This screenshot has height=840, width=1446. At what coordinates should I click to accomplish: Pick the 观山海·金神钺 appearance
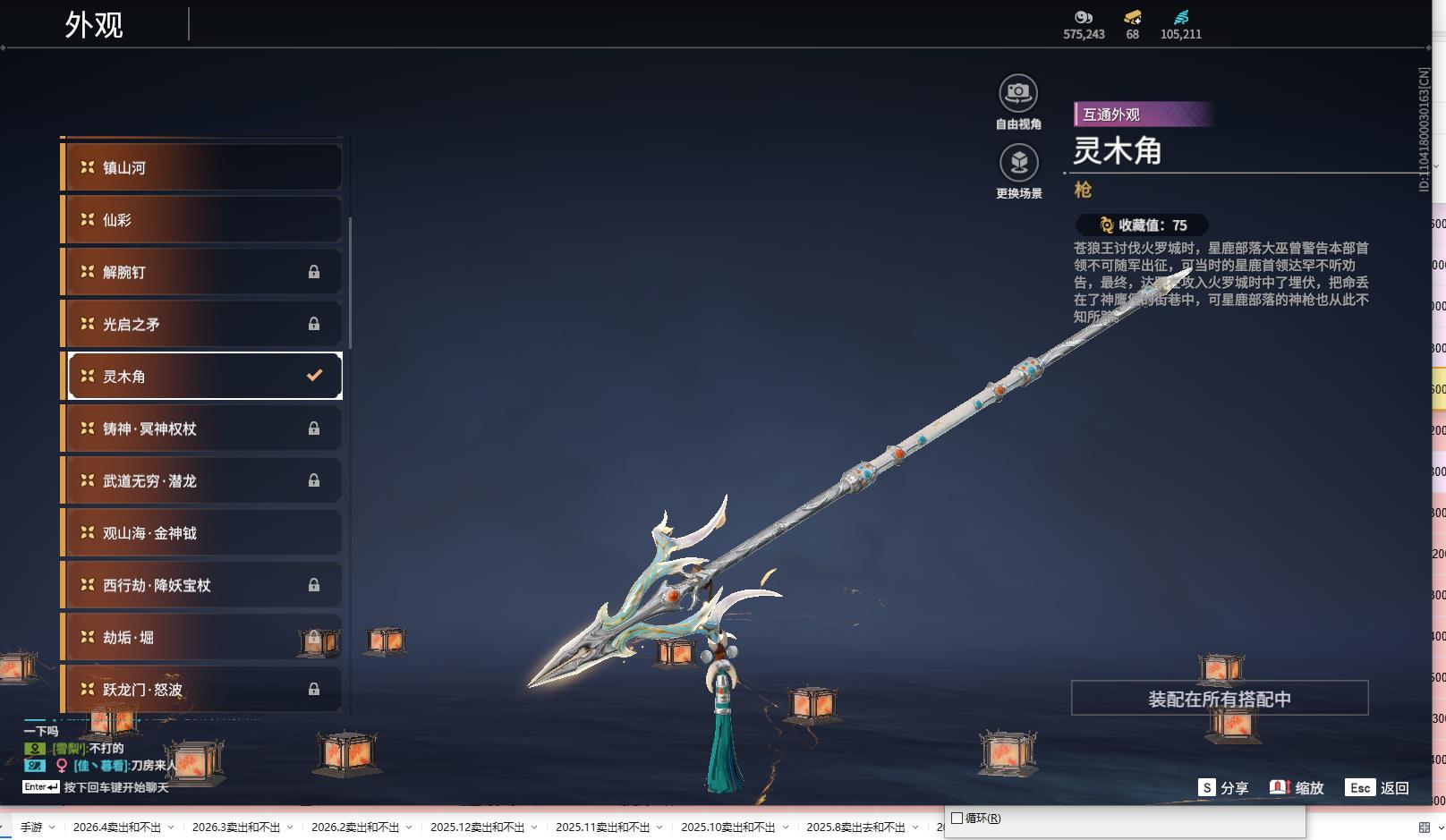202,533
